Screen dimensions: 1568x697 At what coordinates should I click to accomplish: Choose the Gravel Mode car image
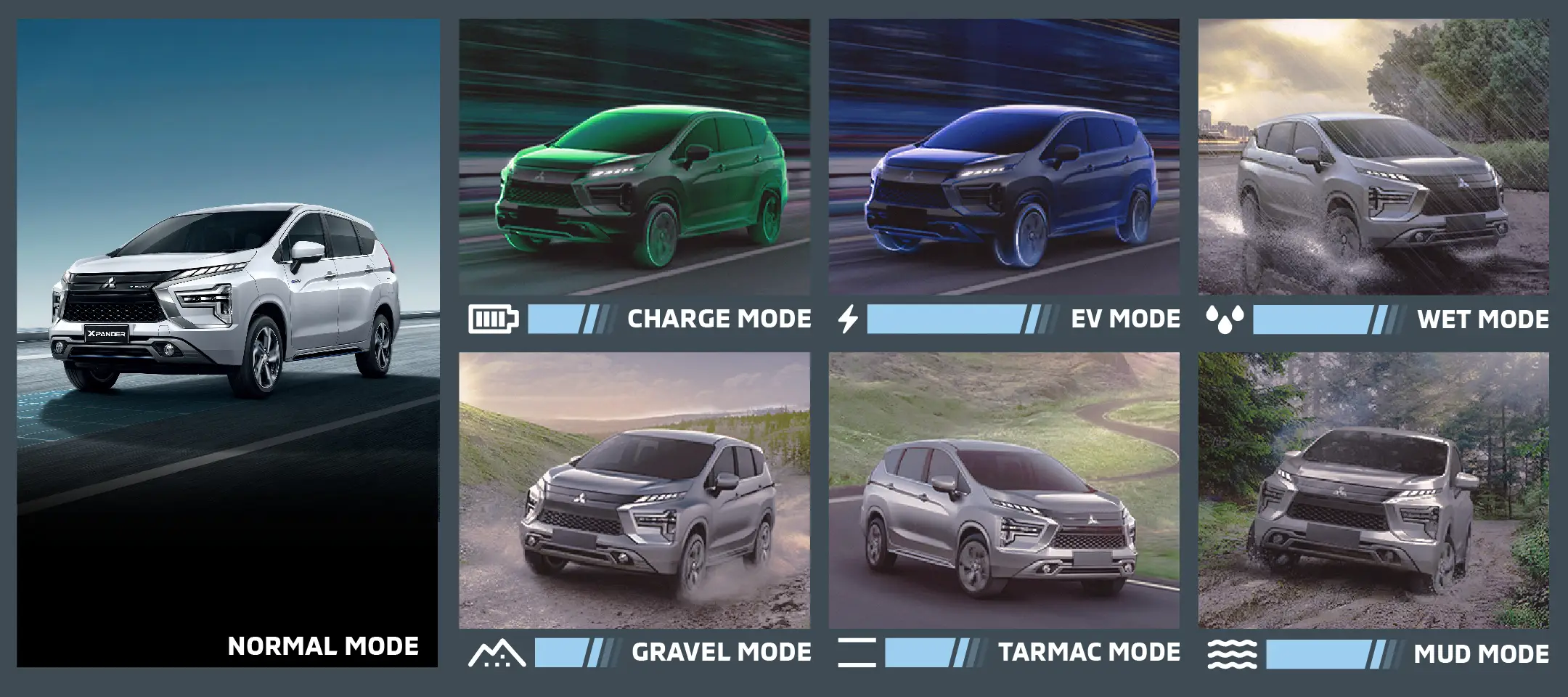[x=634, y=491]
